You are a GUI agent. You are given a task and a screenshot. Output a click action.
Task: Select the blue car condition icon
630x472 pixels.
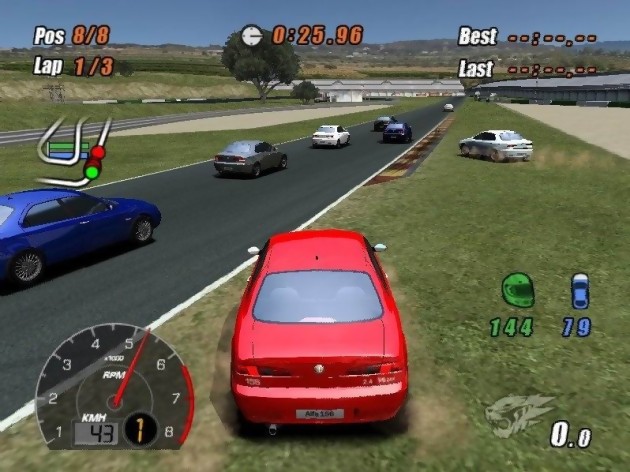[580, 290]
